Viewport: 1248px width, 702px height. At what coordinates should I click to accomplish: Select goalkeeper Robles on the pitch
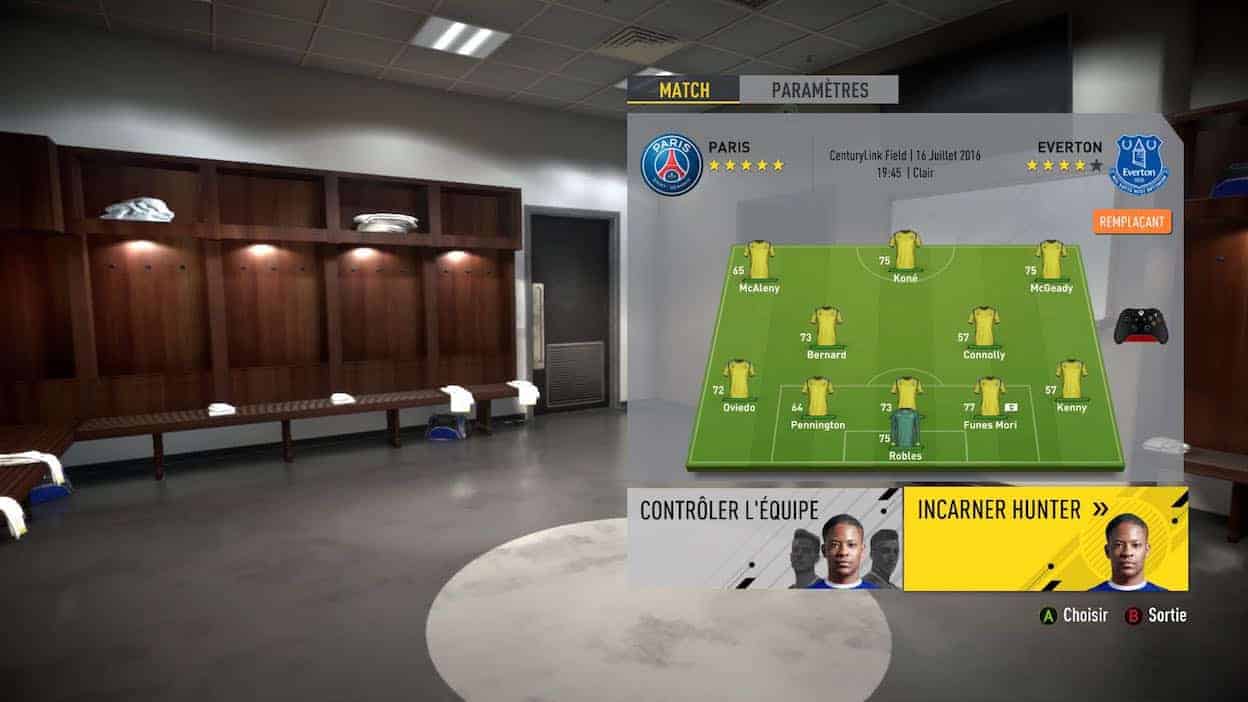click(x=905, y=430)
